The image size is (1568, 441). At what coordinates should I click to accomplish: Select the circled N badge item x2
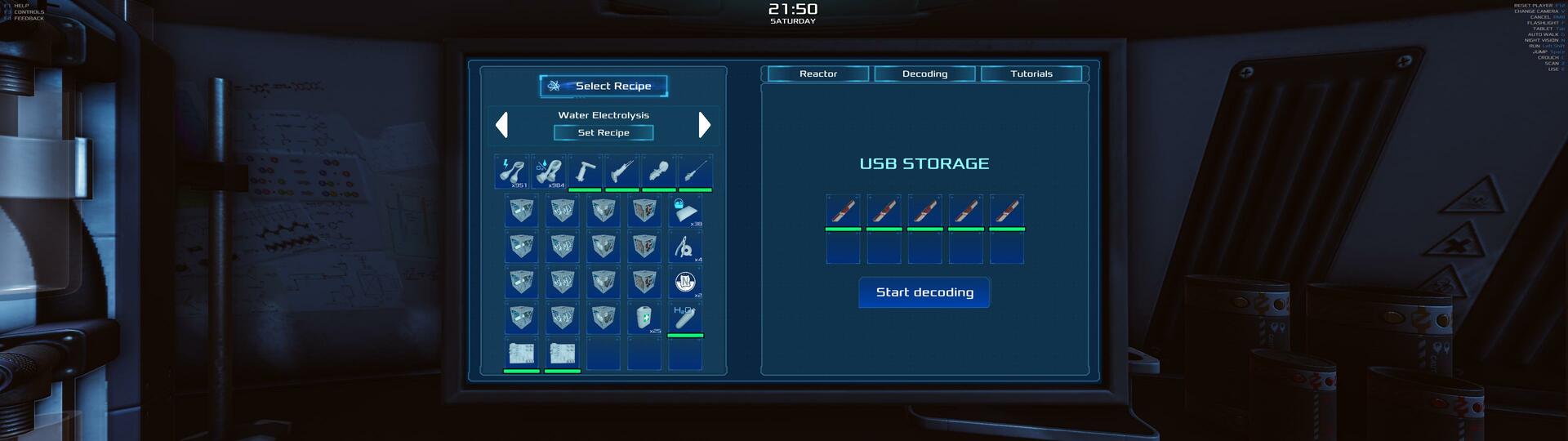click(x=685, y=283)
